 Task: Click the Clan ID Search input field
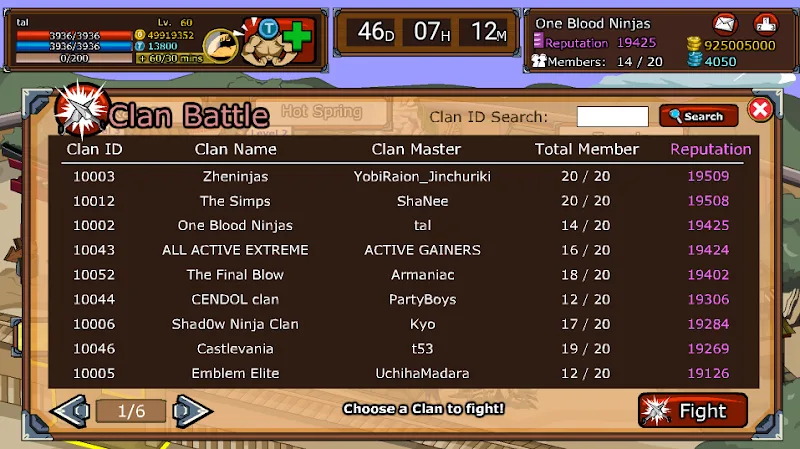pos(612,117)
